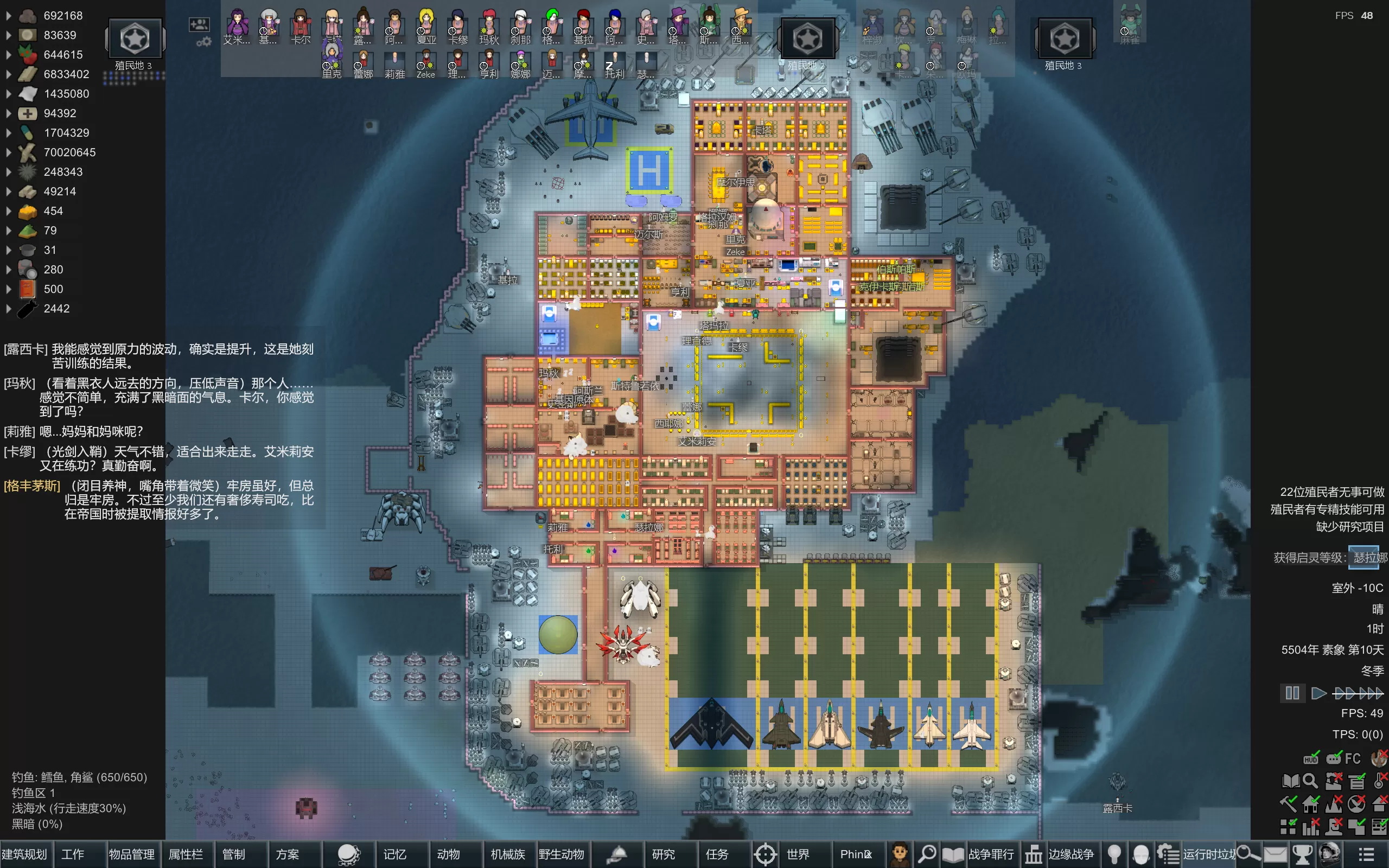The width and height of the screenshot is (1389, 868).
Task: Set game to normal speed play
Action: 1318,693
